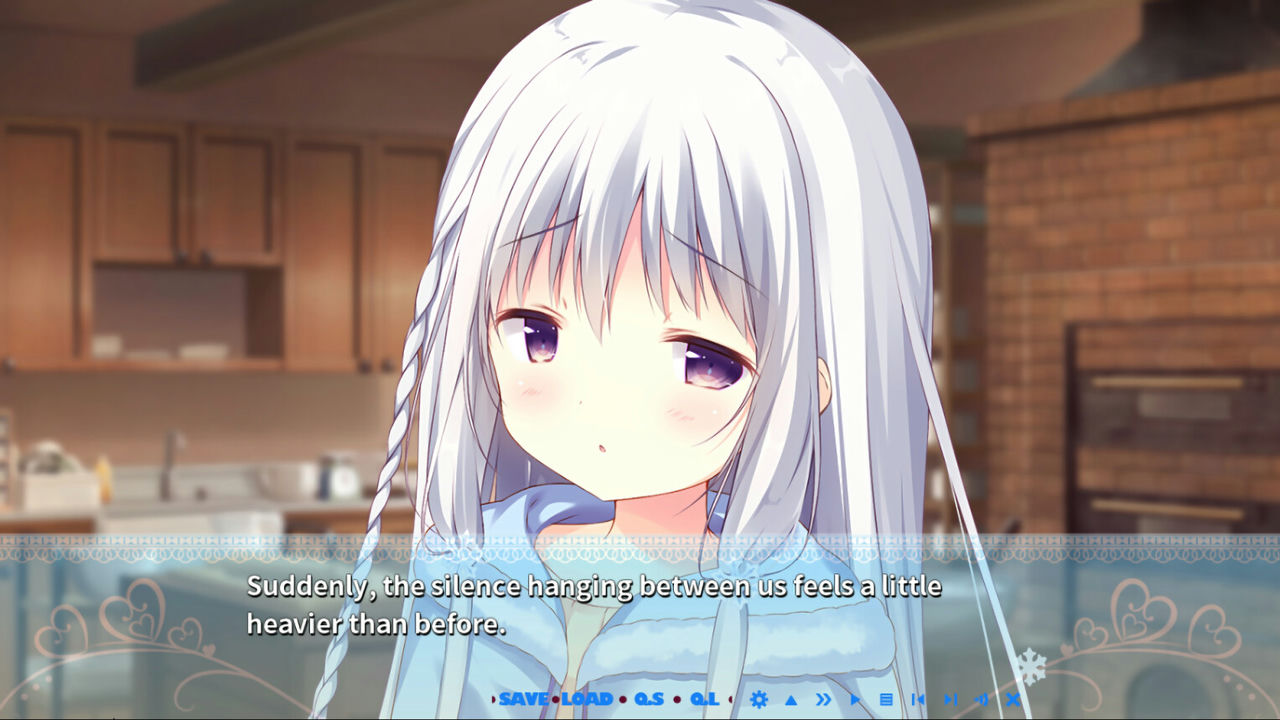1280x720 pixels.
Task: Open the LOAD screen
Action: [587, 699]
